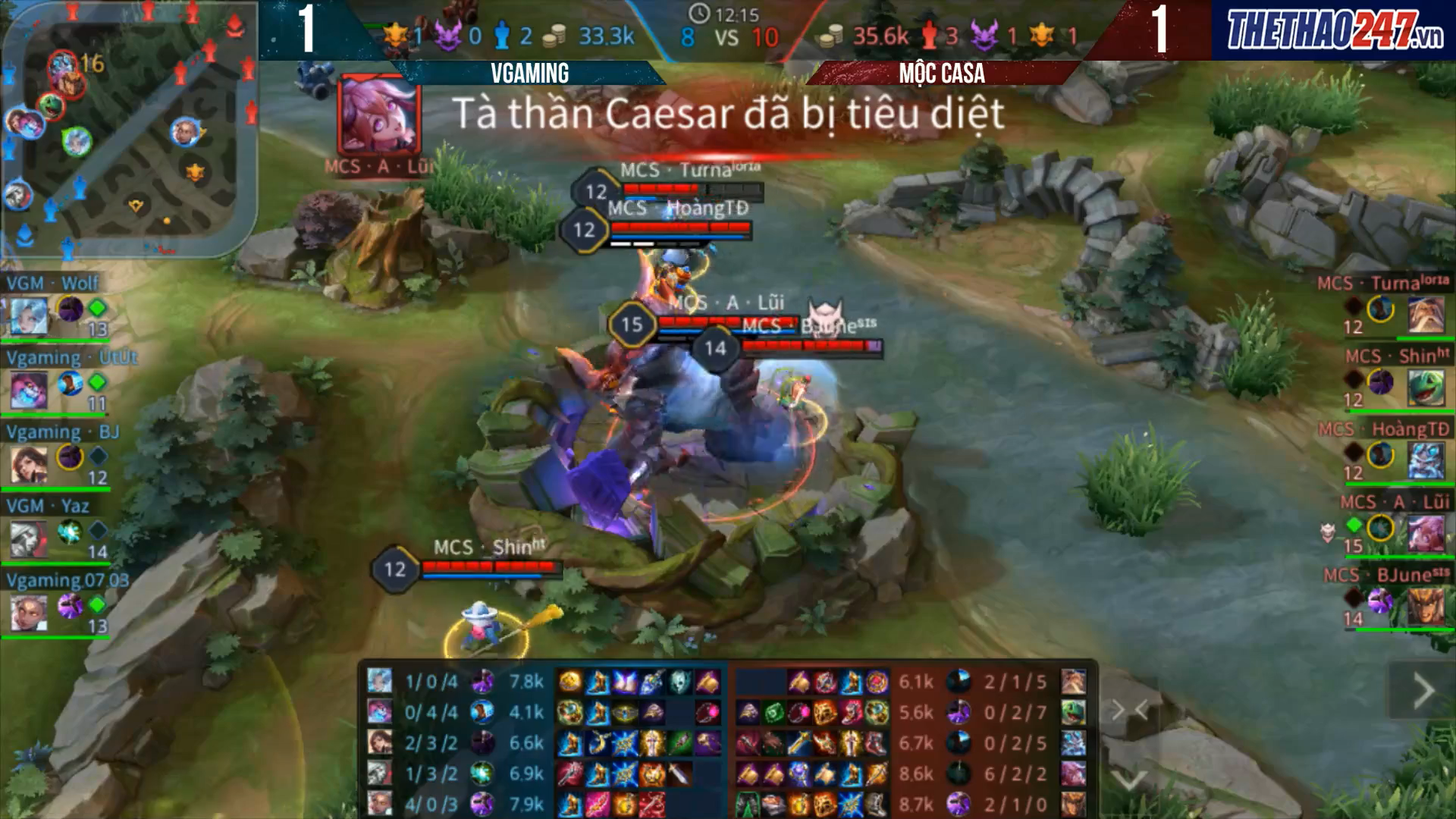The height and width of the screenshot is (819, 1456).
Task: Select MCS HoàngTĐ's player portrait
Action: point(1426,460)
